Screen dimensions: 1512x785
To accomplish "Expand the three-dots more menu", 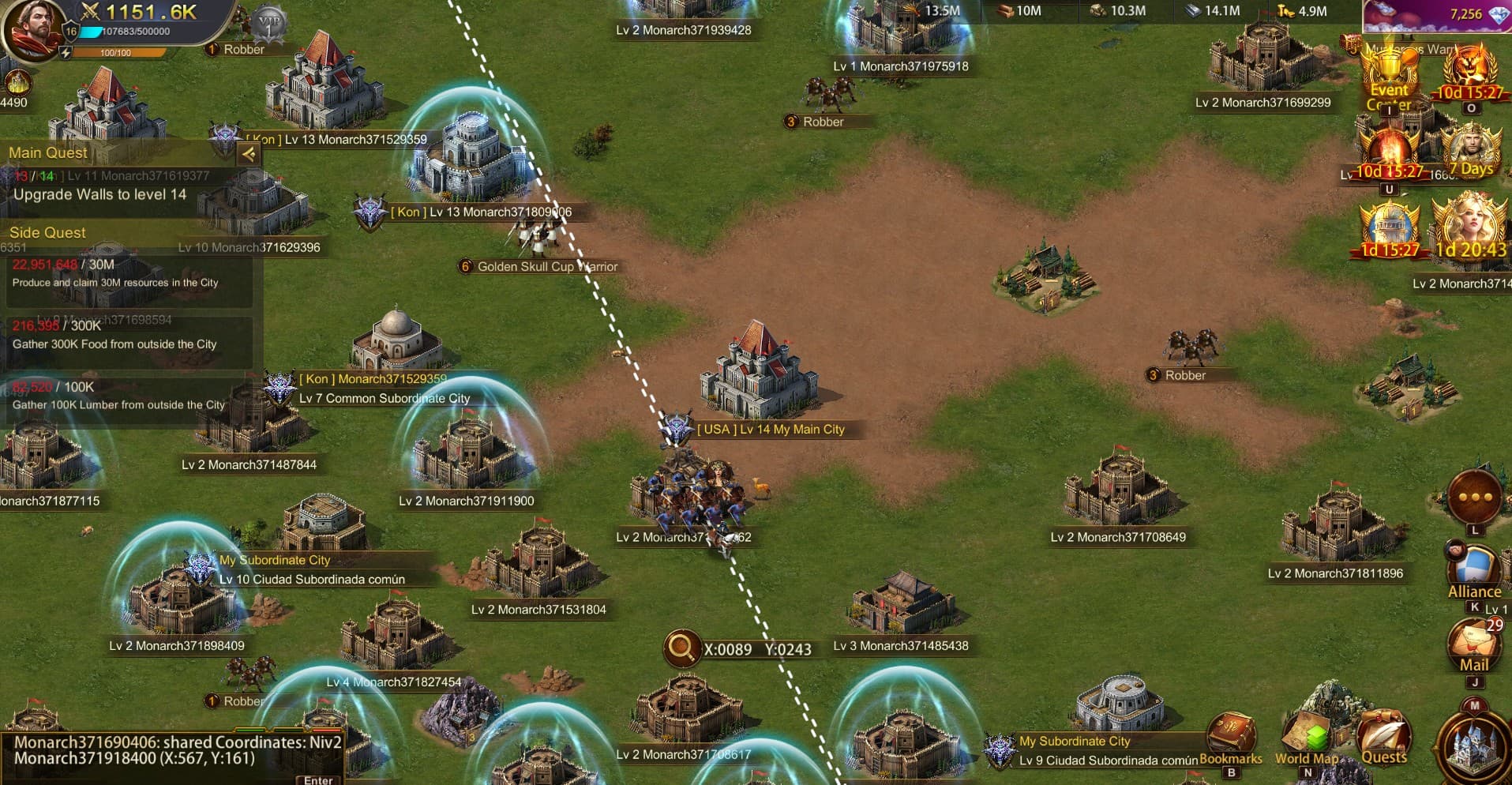I will (x=1475, y=498).
